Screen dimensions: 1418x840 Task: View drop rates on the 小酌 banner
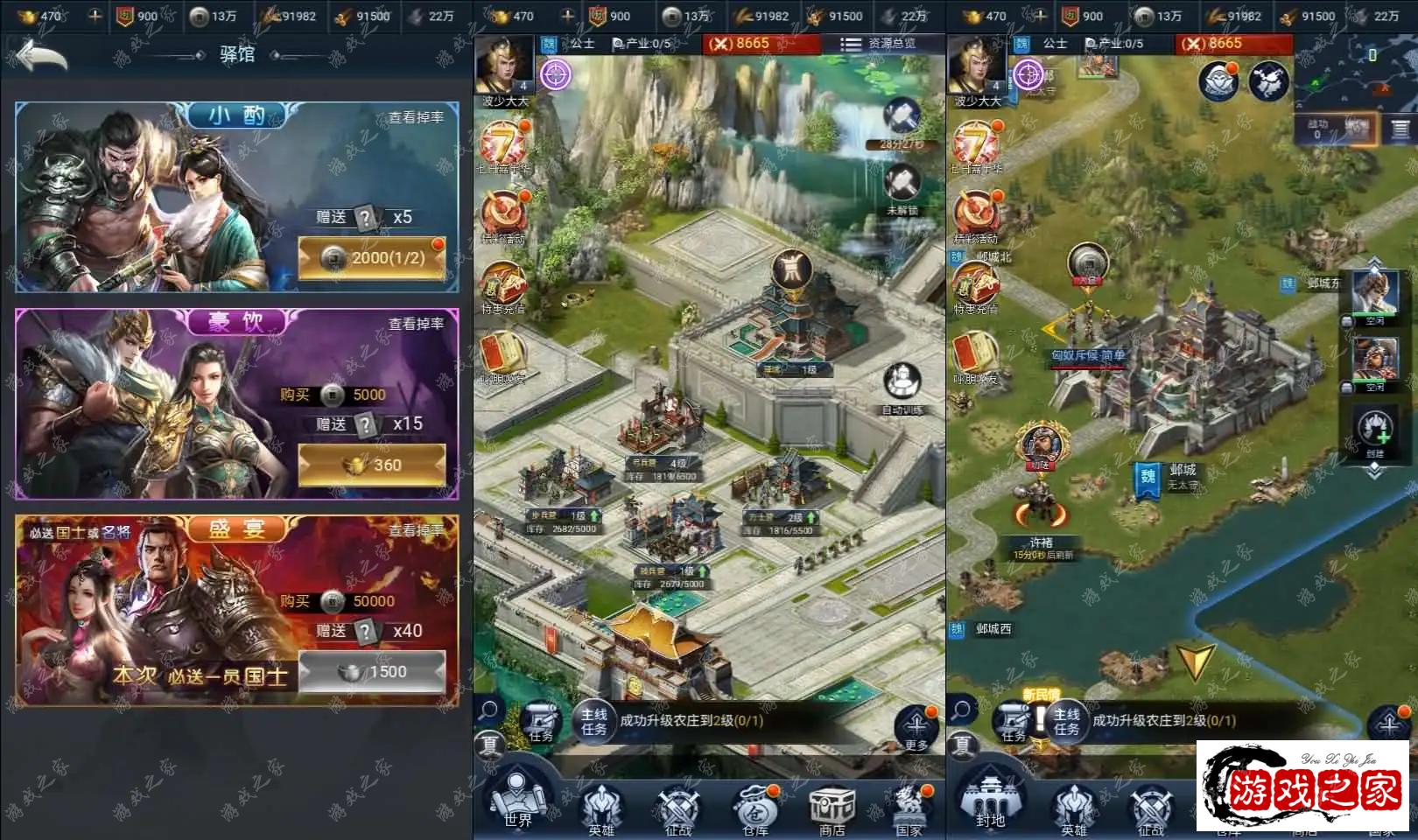click(x=416, y=117)
